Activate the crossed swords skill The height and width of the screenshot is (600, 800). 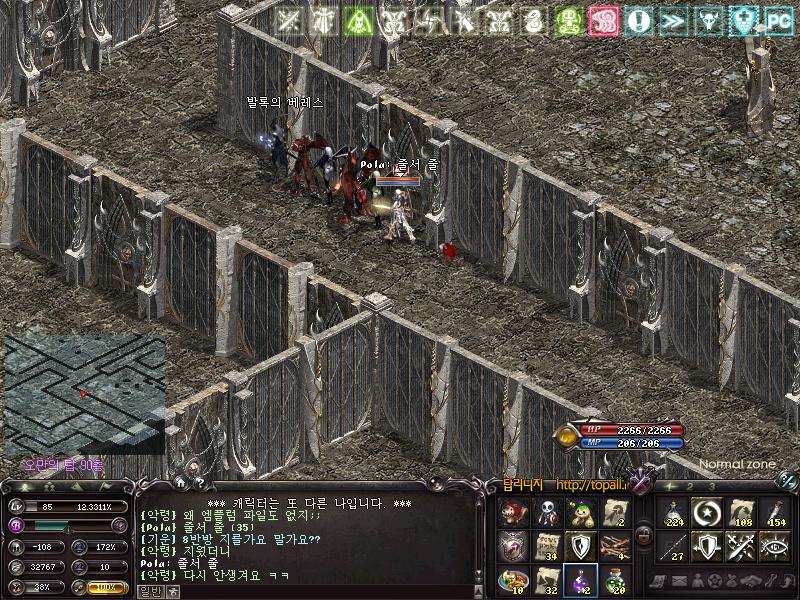tap(741, 546)
